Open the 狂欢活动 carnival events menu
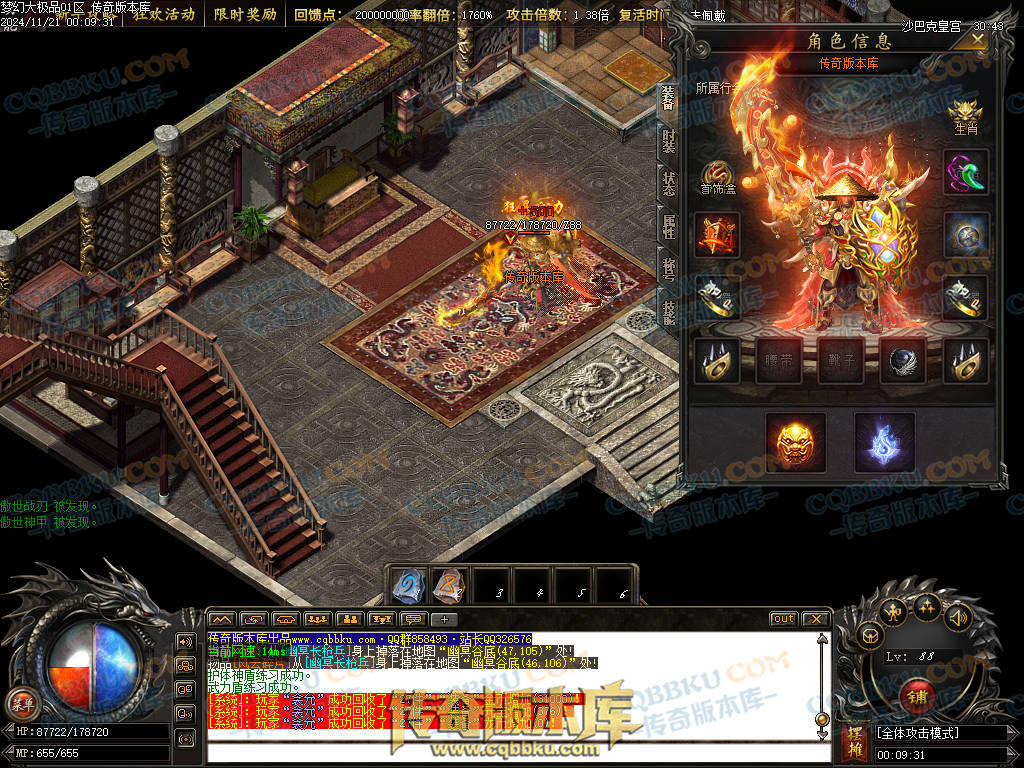 pyautogui.click(x=164, y=14)
